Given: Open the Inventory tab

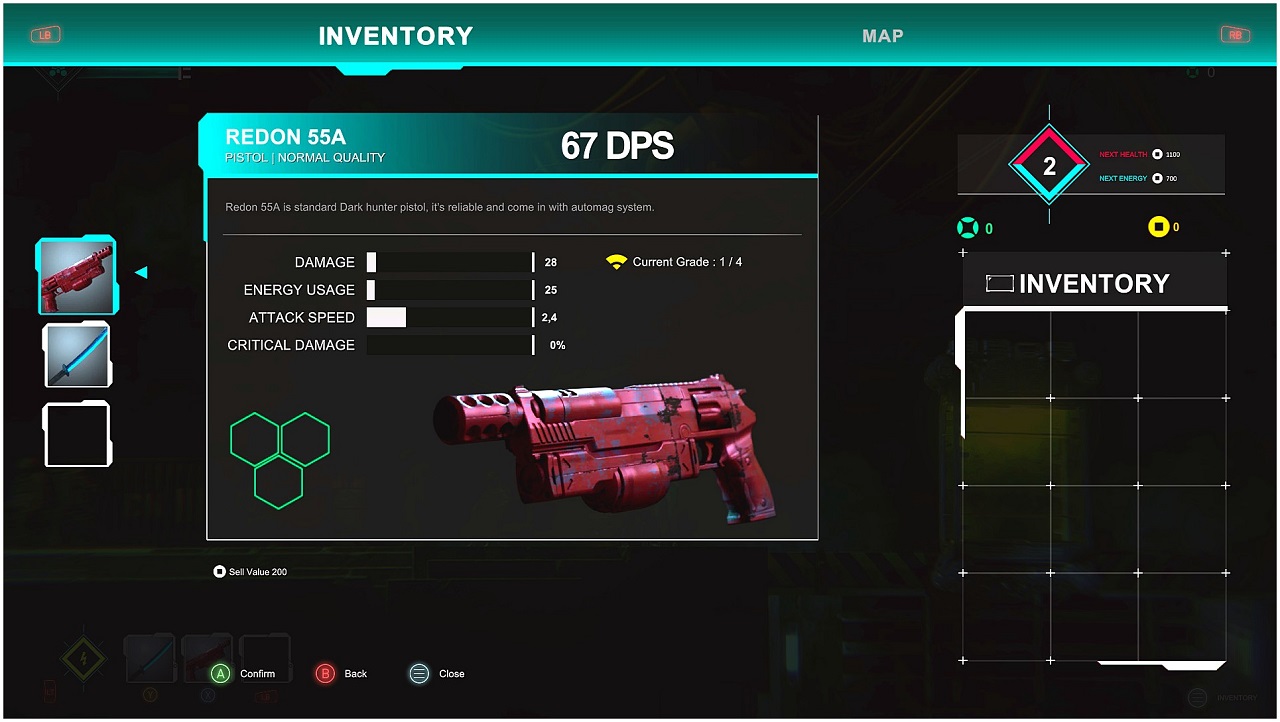Looking at the screenshot, I should coord(395,36).
